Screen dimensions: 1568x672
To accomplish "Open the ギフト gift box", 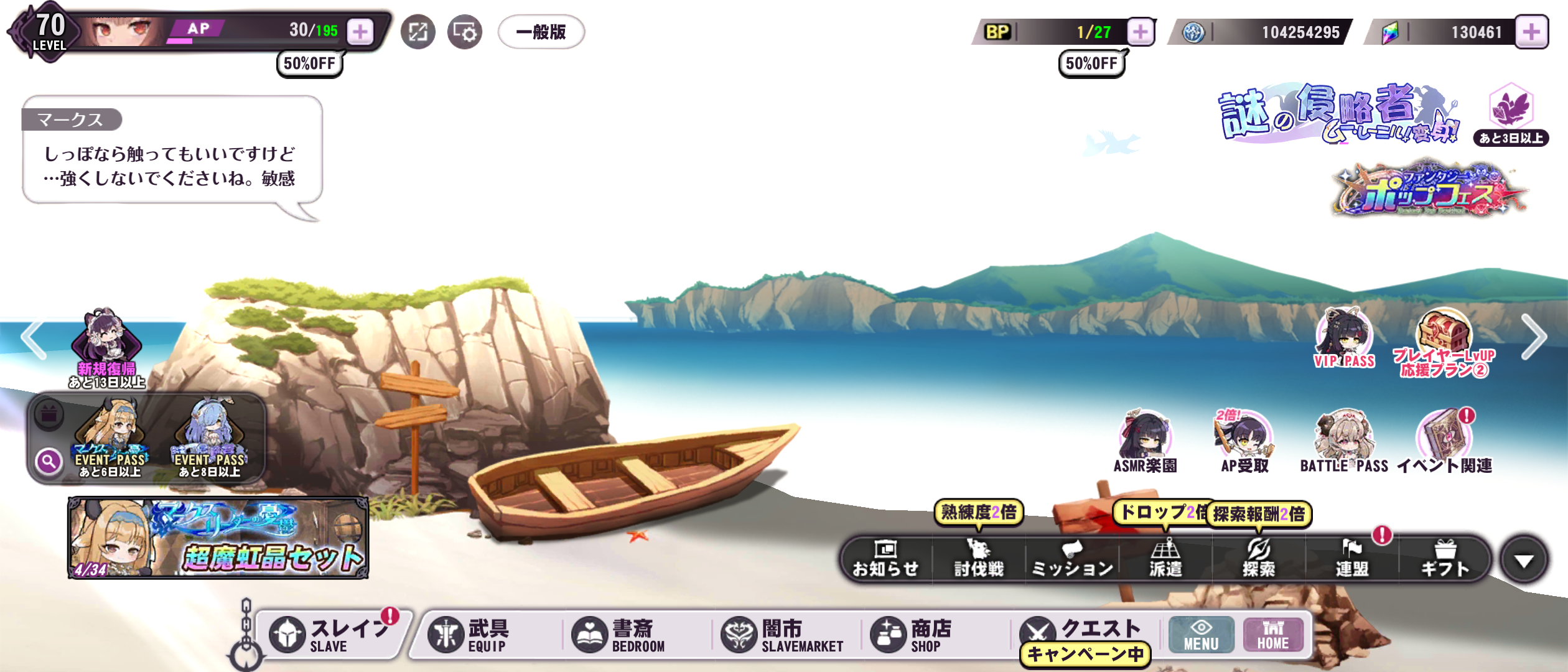I will point(1445,559).
